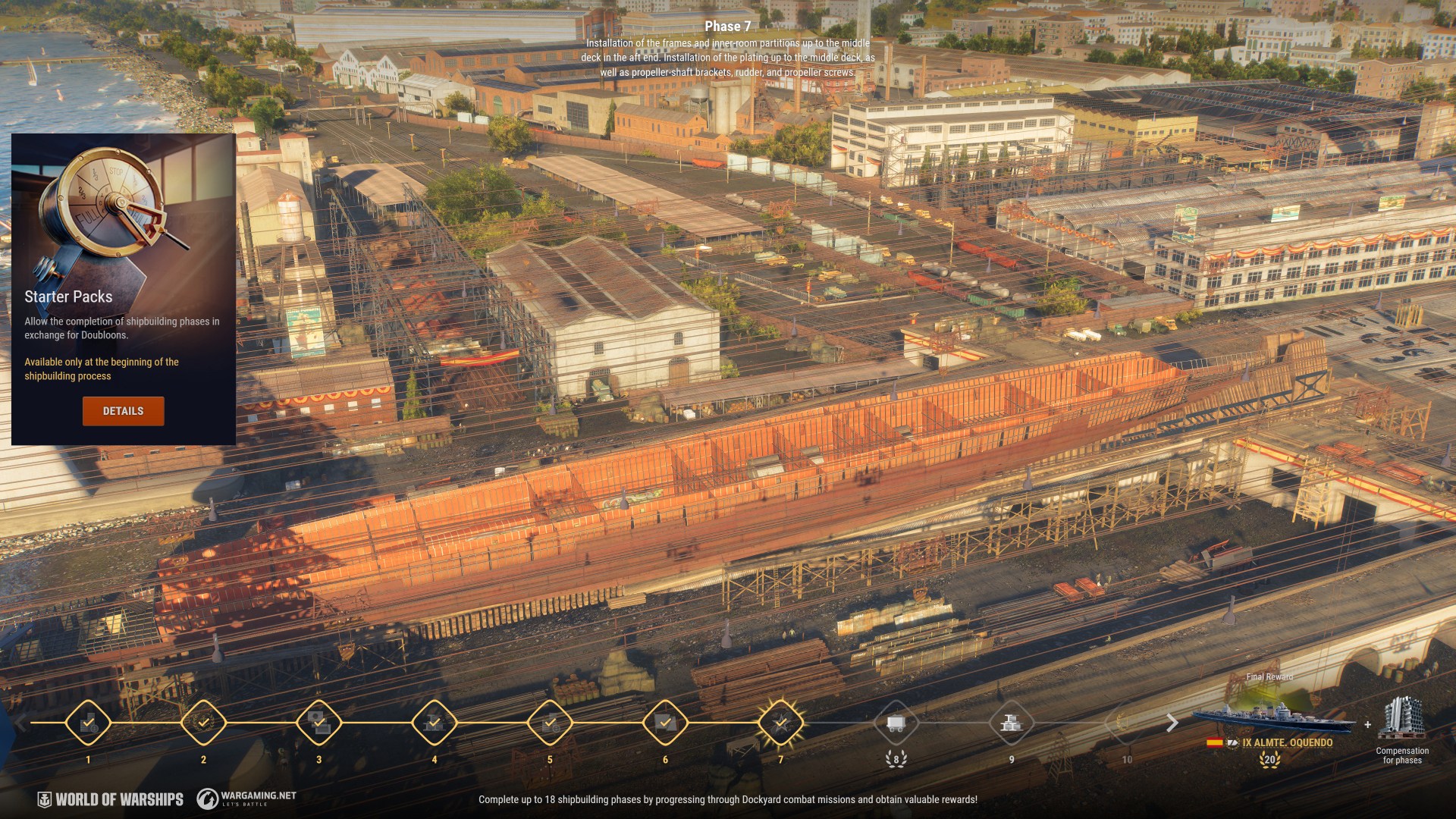Click the document reward icon on phase 5
The image size is (1456, 819).
coord(550,723)
